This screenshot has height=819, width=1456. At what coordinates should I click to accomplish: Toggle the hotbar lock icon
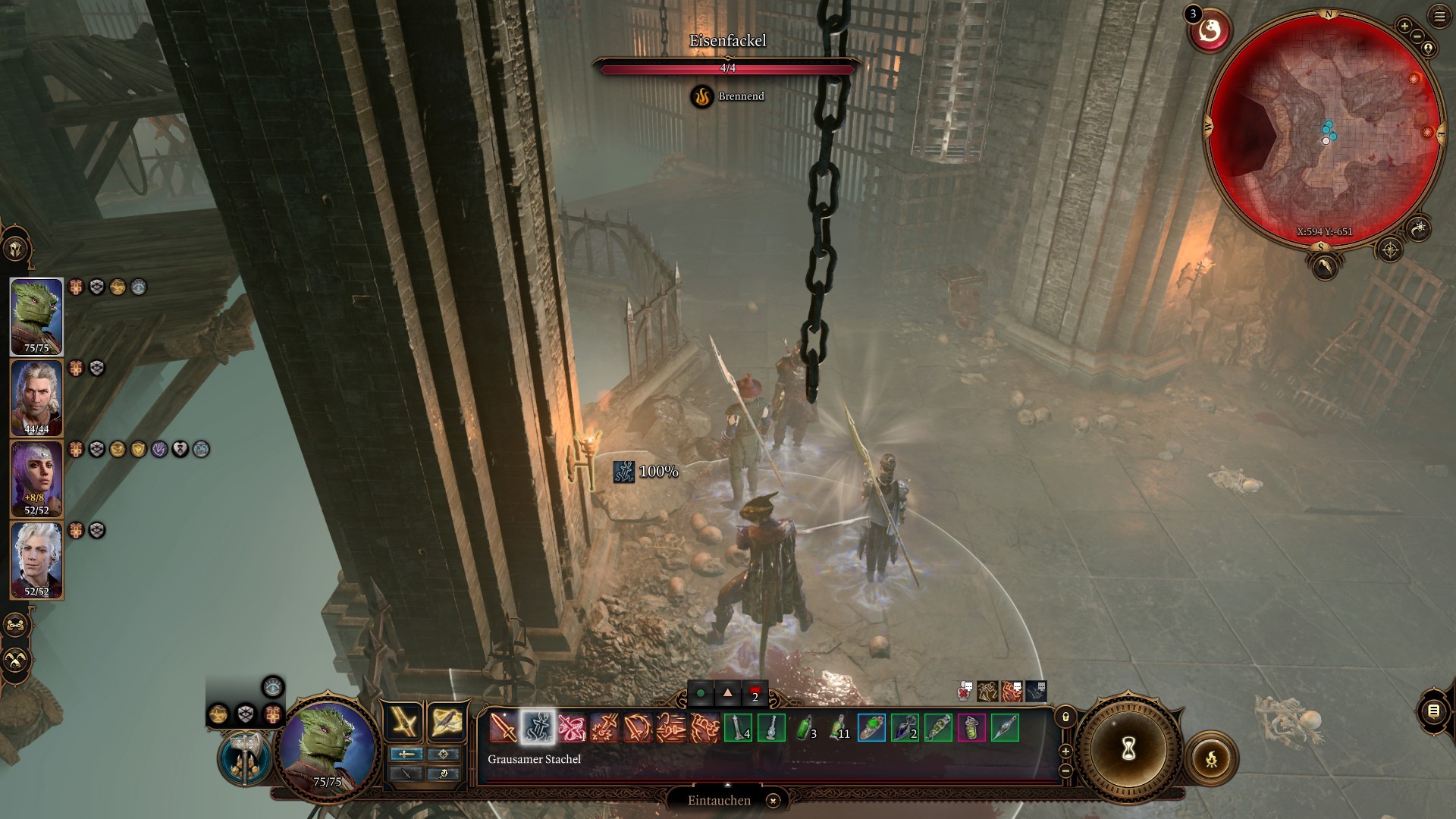1065,717
